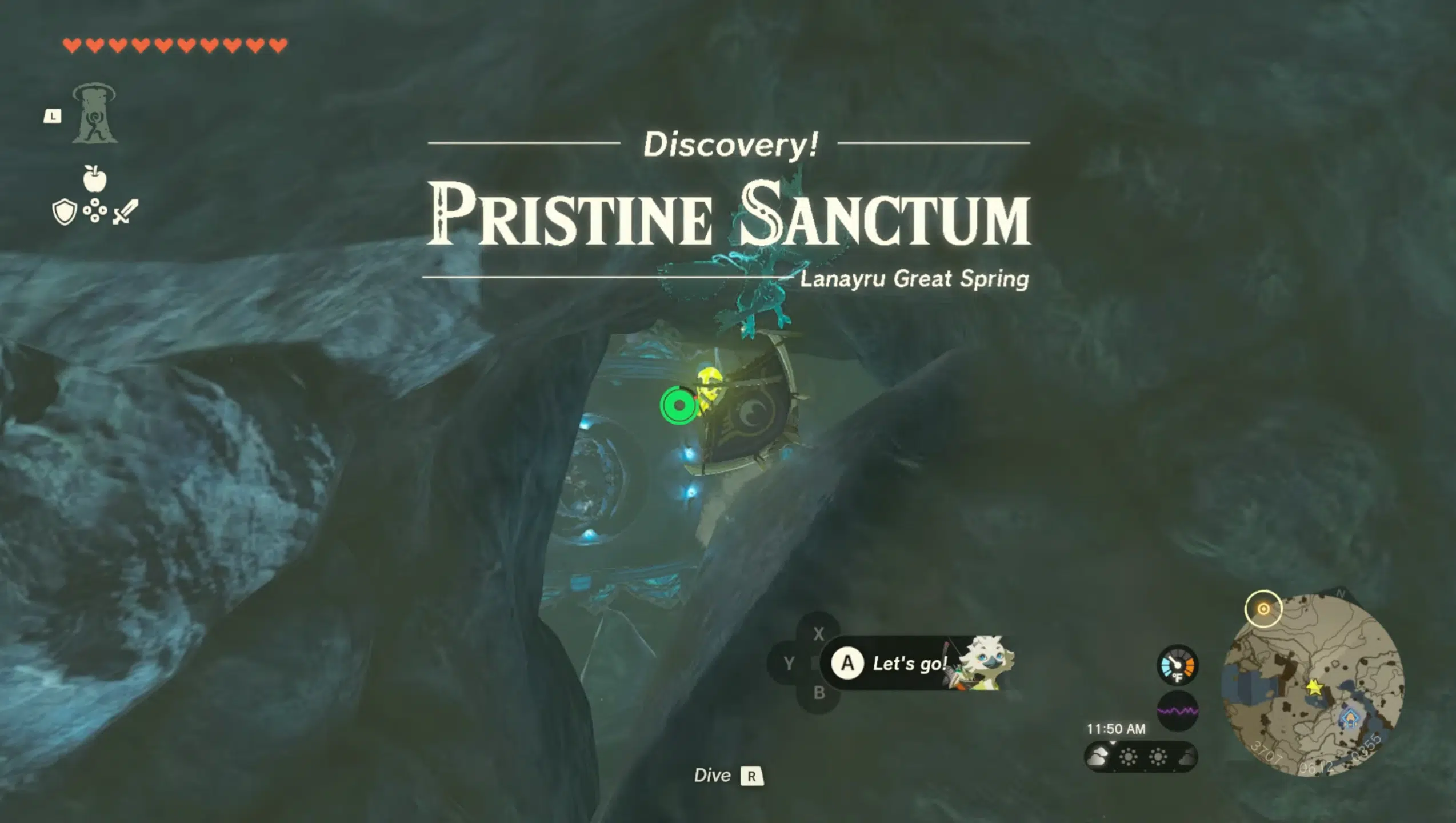Screen dimensions: 1456x823
Task: Click the Dive R prompt
Action: pyautogui.click(x=731, y=775)
